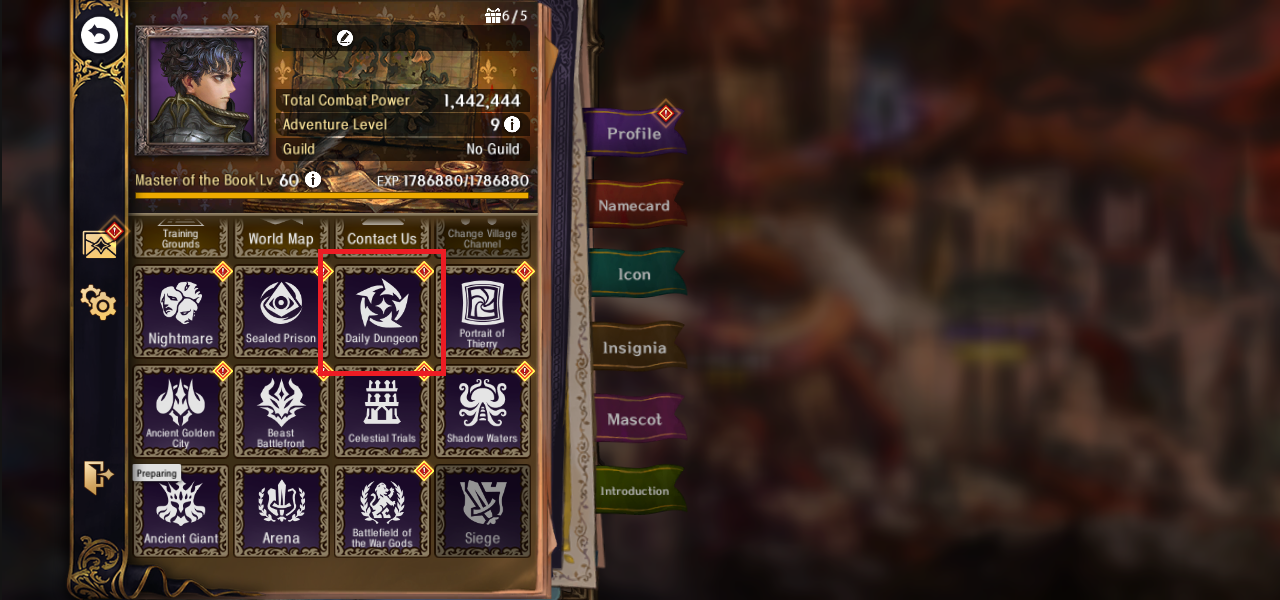Enter the Nightmare mode tile

181,312
